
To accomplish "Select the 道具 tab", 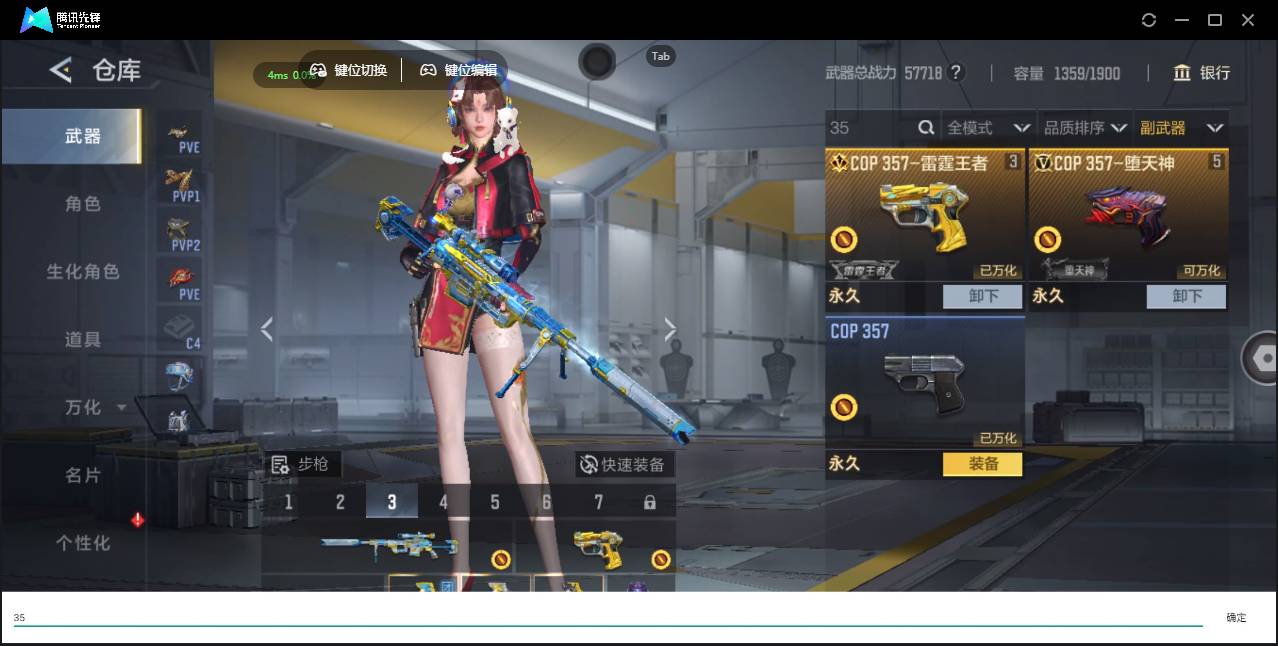I will pos(83,340).
